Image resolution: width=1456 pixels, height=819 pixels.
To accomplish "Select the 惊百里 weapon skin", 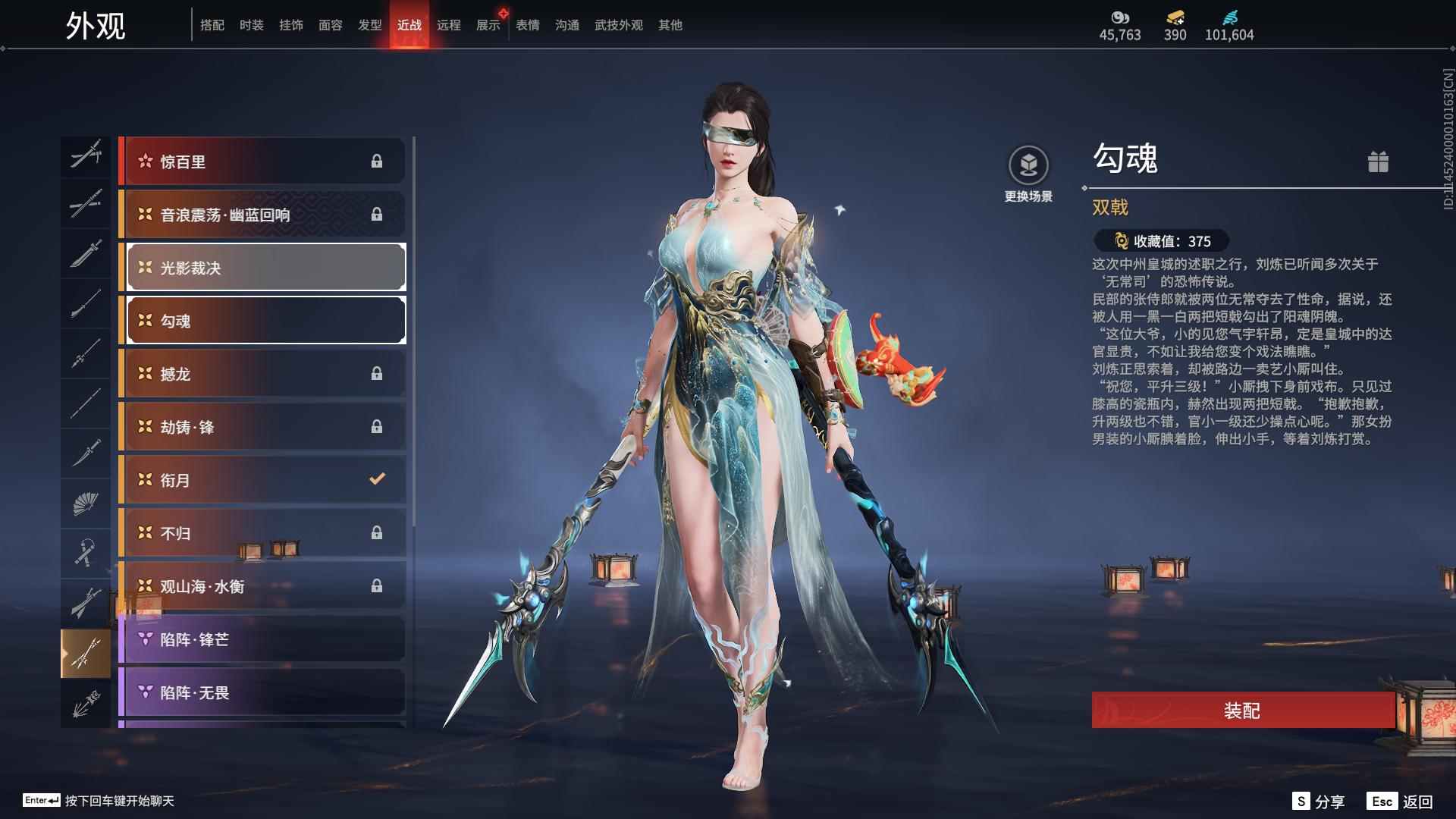I will click(263, 162).
